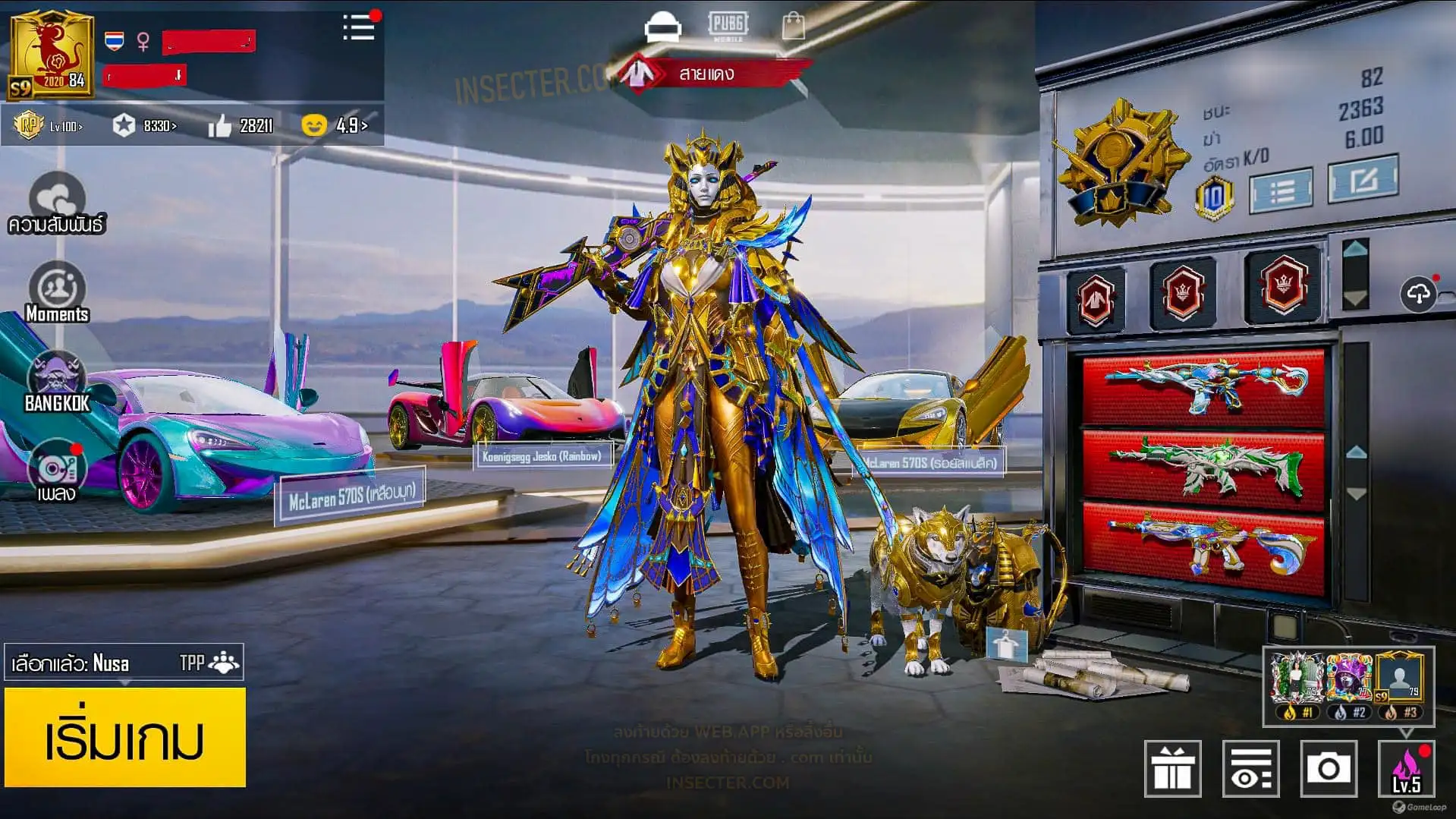Open the edit button on the stats panel

click(1363, 179)
